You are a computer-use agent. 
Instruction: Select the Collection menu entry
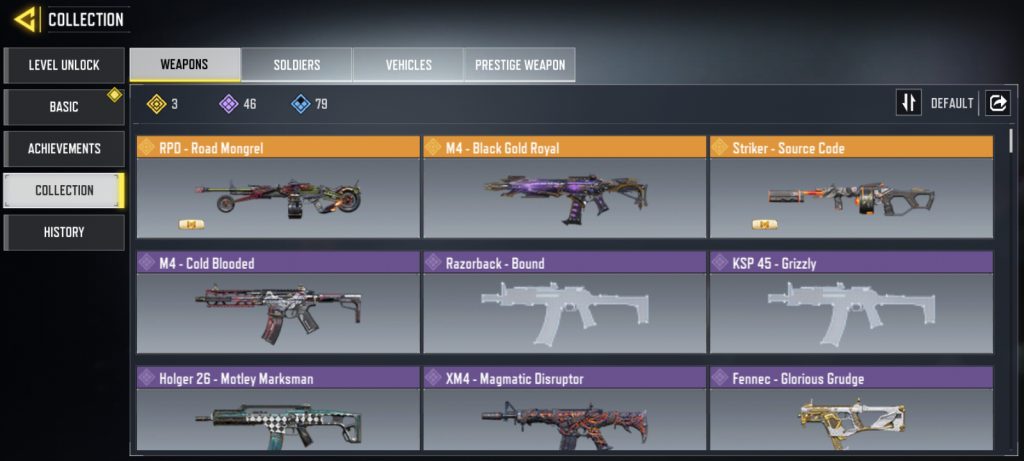[x=64, y=190]
